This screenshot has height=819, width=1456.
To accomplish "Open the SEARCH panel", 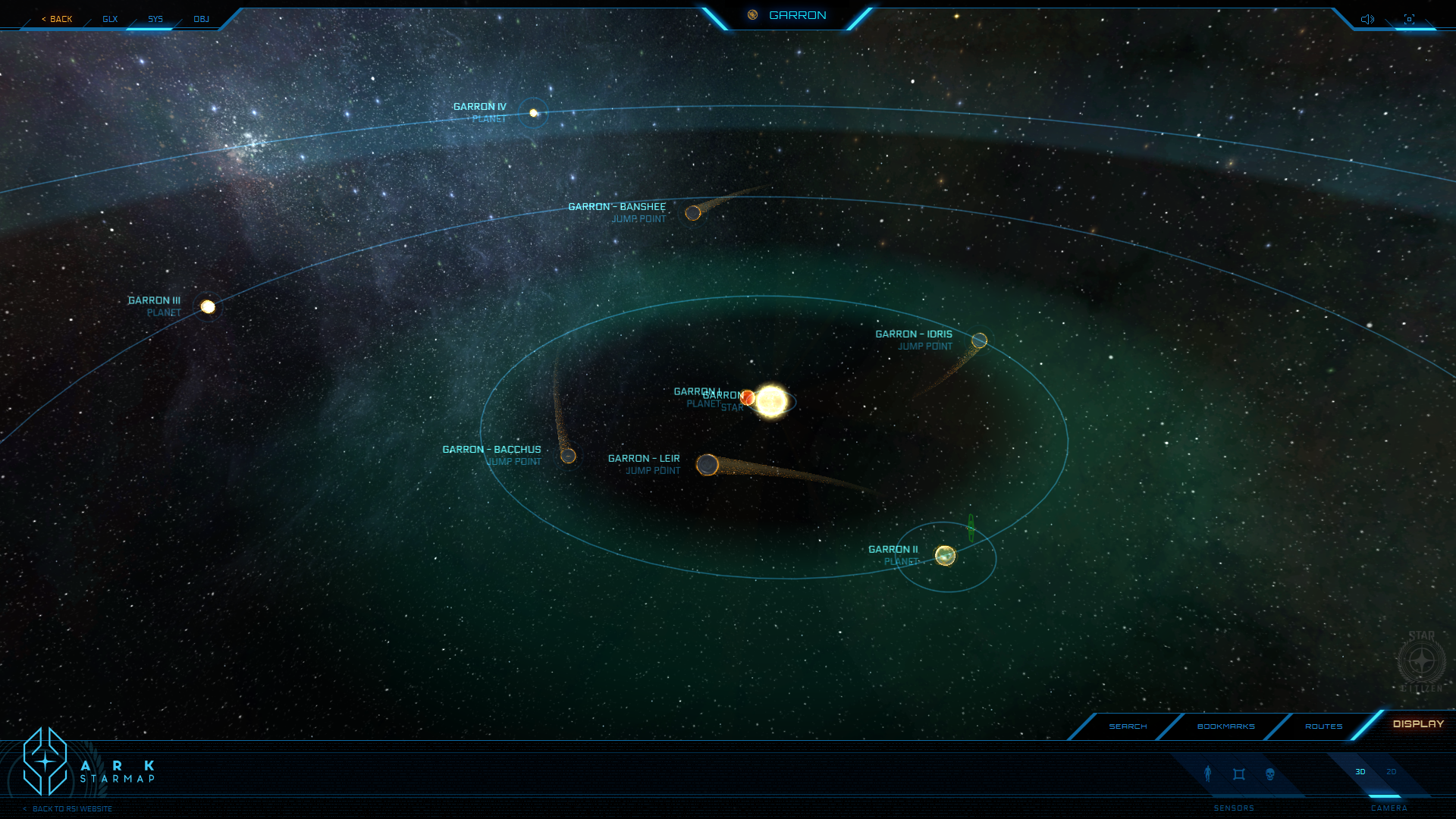I will tap(1128, 726).
